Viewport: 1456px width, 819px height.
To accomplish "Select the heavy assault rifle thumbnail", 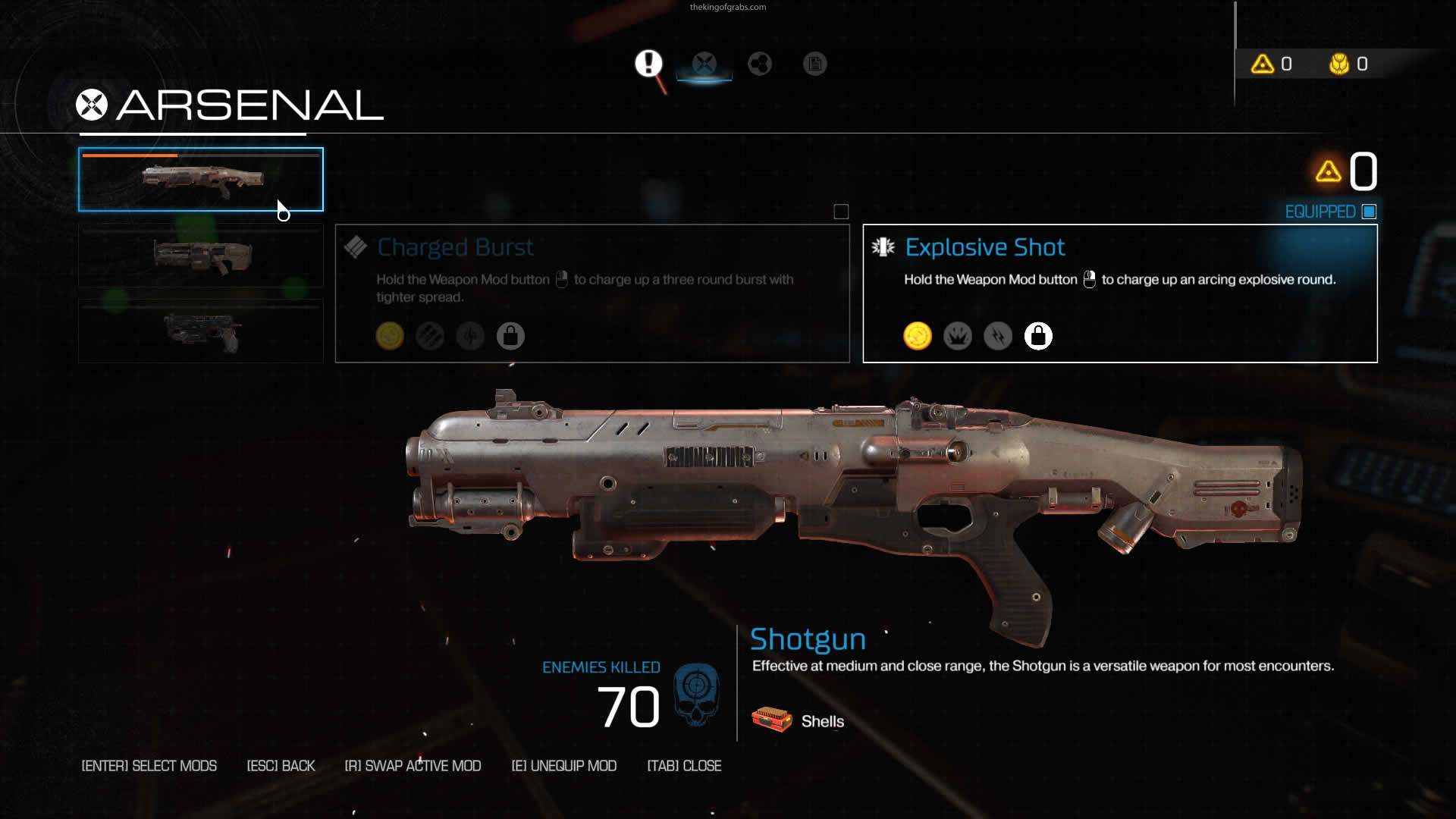I will [201, 256].
